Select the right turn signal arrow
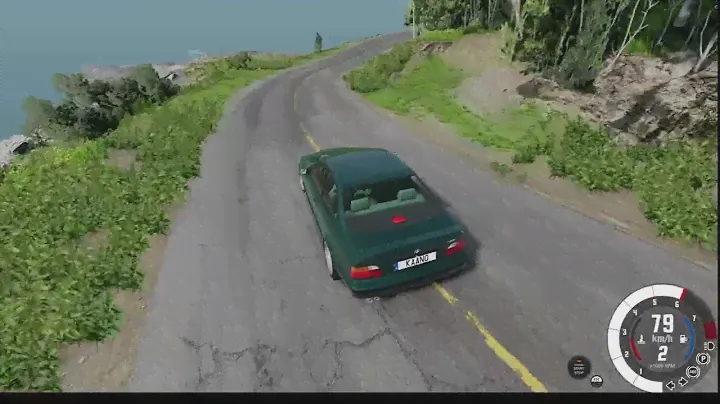This screenshot has height=404, width=720. 683,381
